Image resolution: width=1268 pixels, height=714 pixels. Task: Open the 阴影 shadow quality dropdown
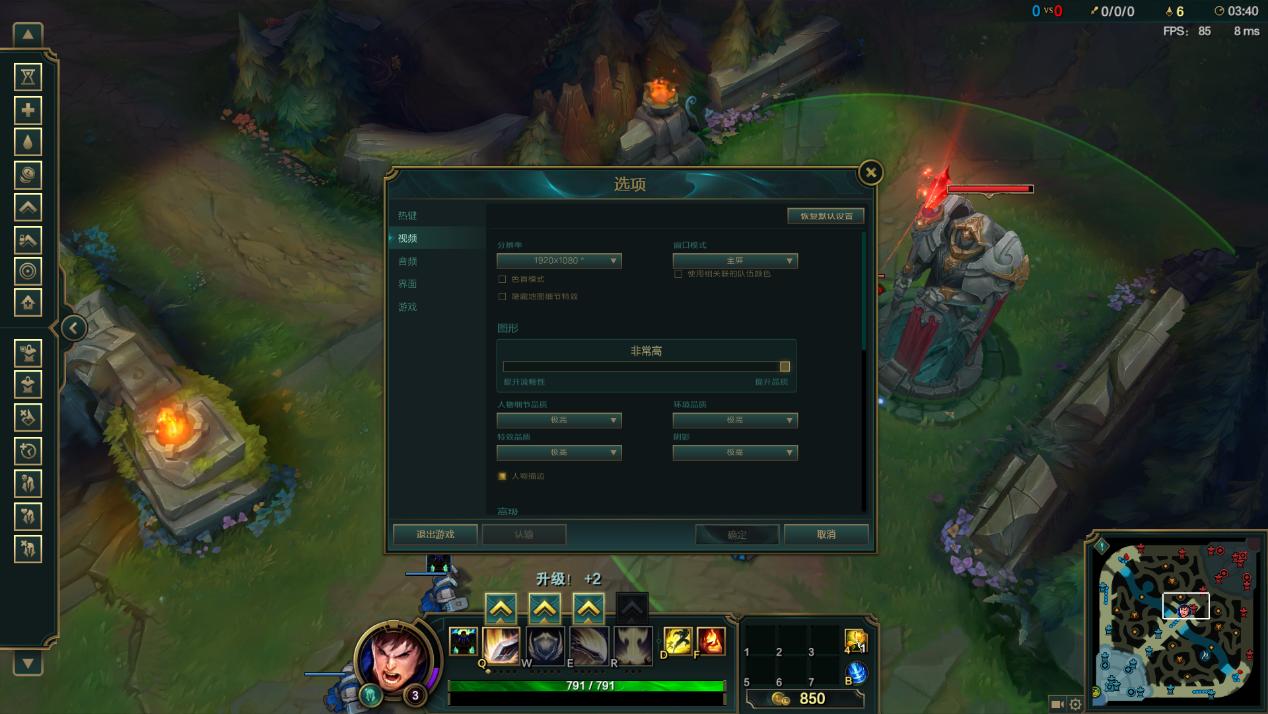coord(735,453)
